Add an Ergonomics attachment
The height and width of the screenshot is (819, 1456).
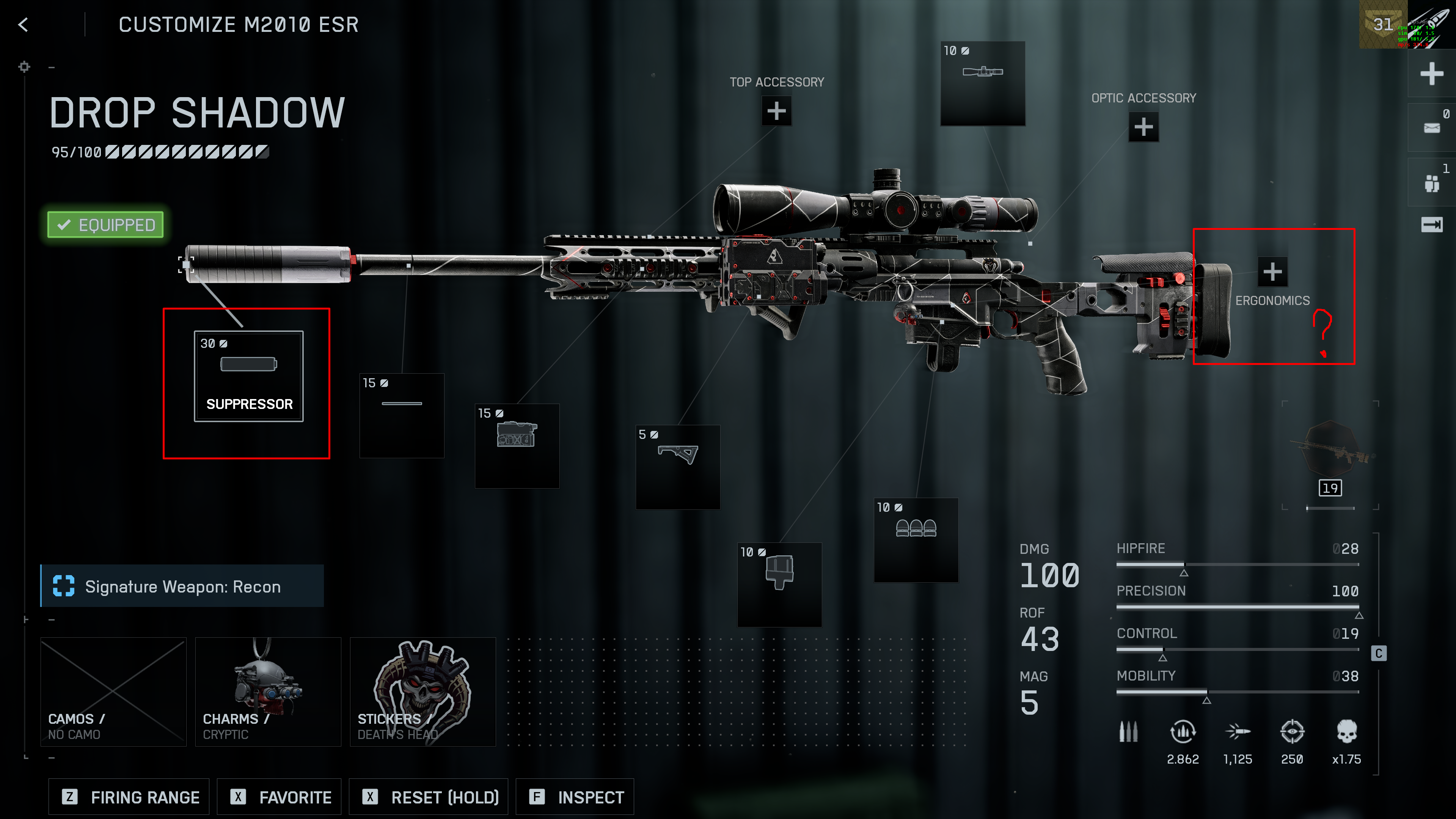(1272, 272)
